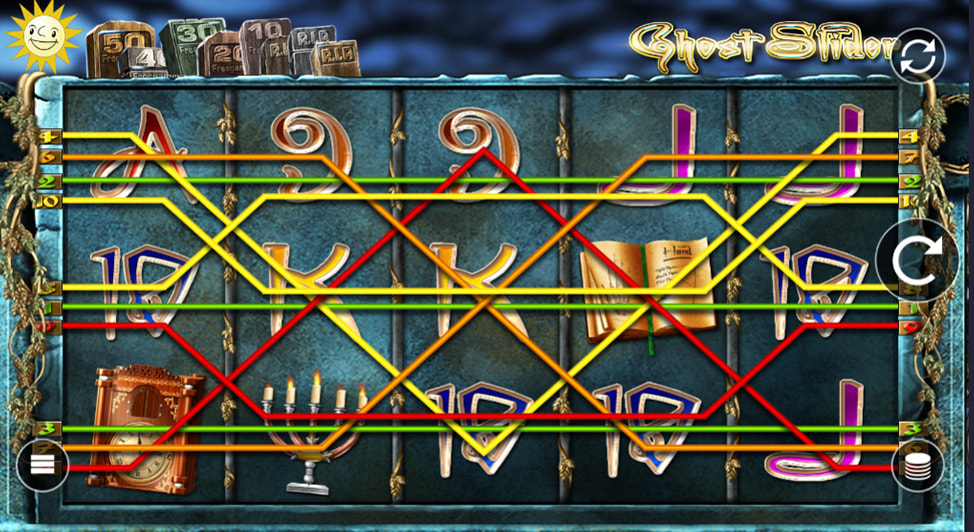Image resolution: width=974 pixels, height=532 pixels.
Task: Open bet settings via coin stack icon
Action: pyautogui.click(x=917, y=465)
